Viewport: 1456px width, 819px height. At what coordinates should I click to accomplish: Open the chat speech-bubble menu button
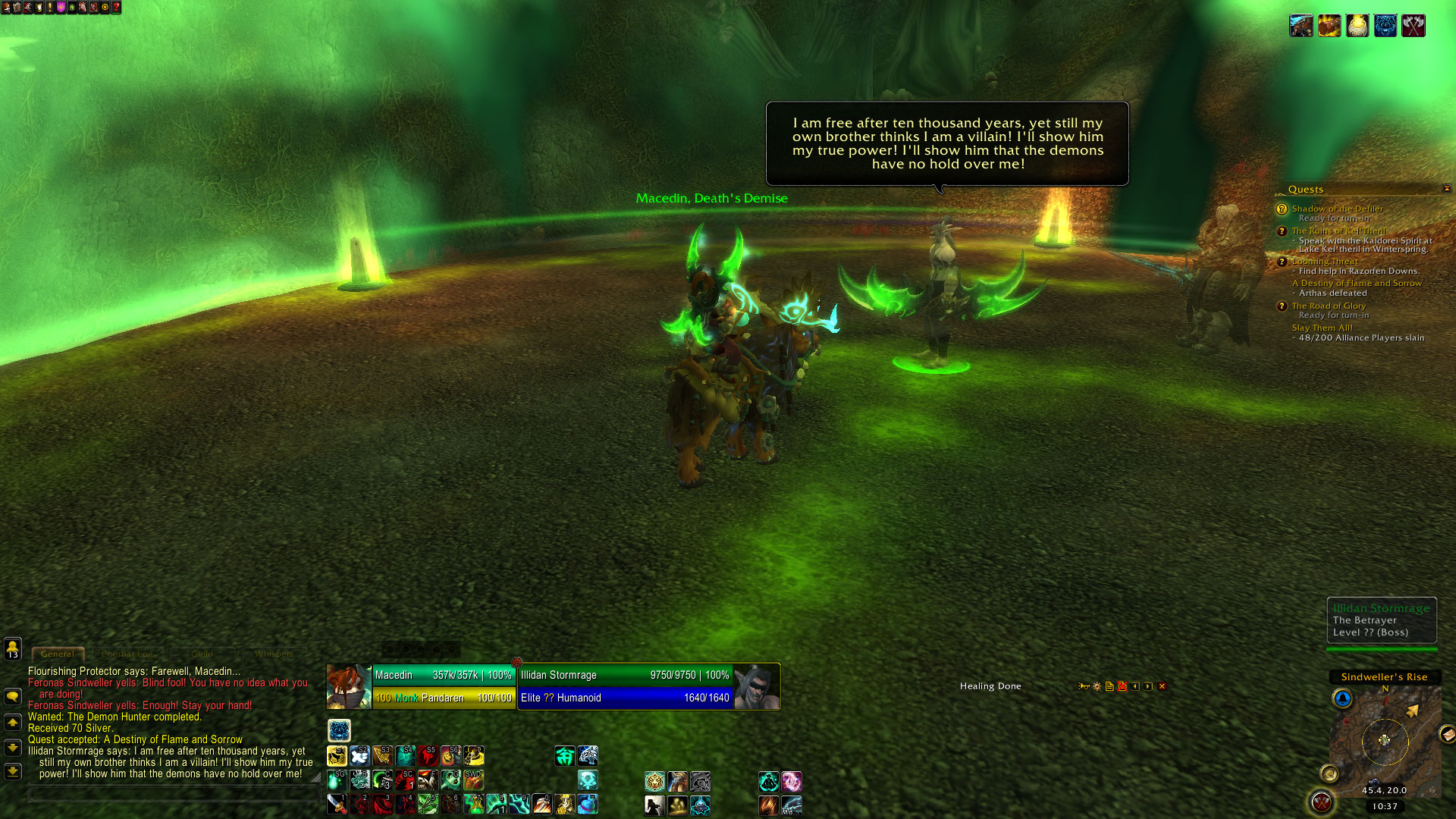coord(12,696)
